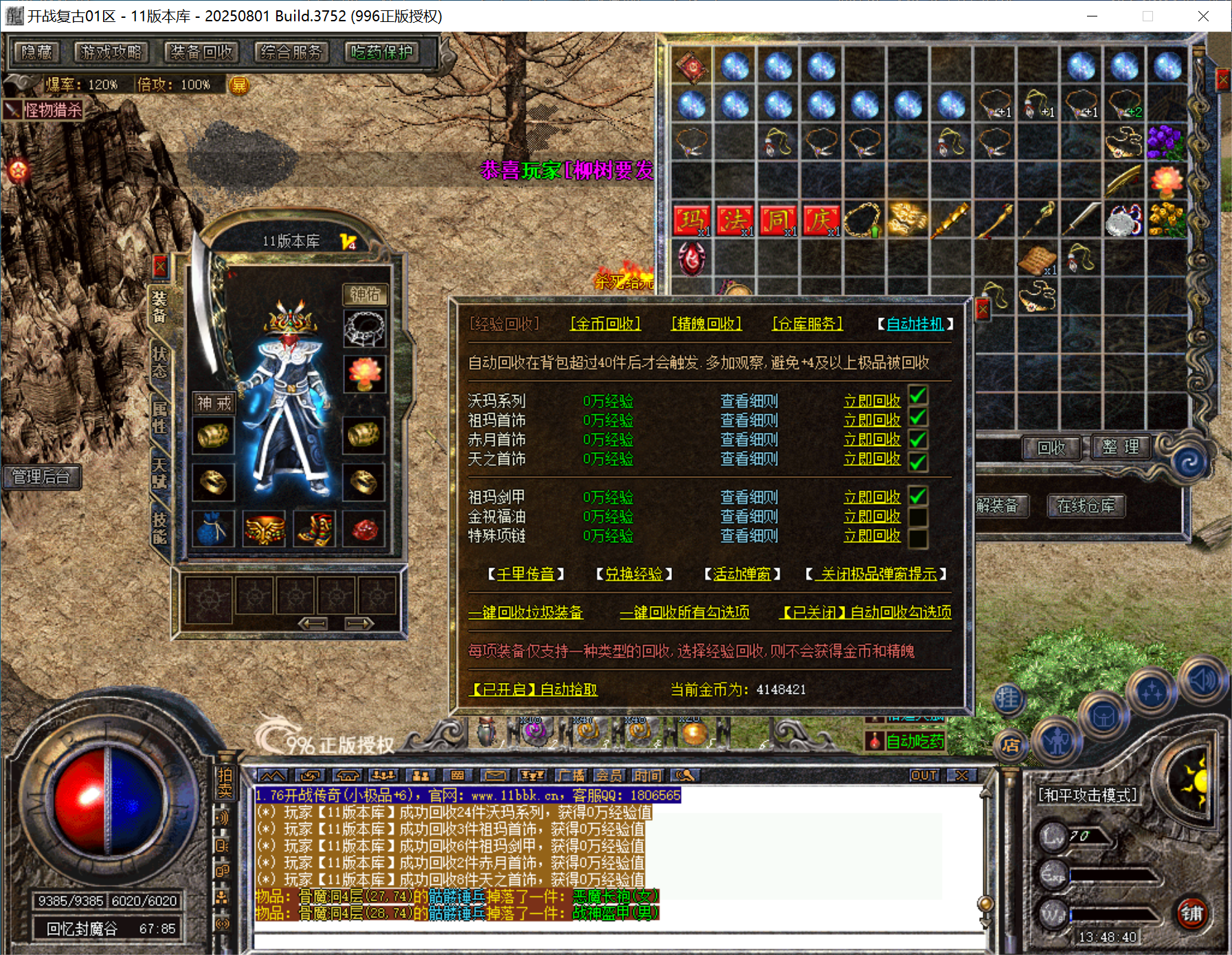Click the 整理 button to sort the bag
This screenshot has height=955, width=1232.
(x=1121, y=447)
